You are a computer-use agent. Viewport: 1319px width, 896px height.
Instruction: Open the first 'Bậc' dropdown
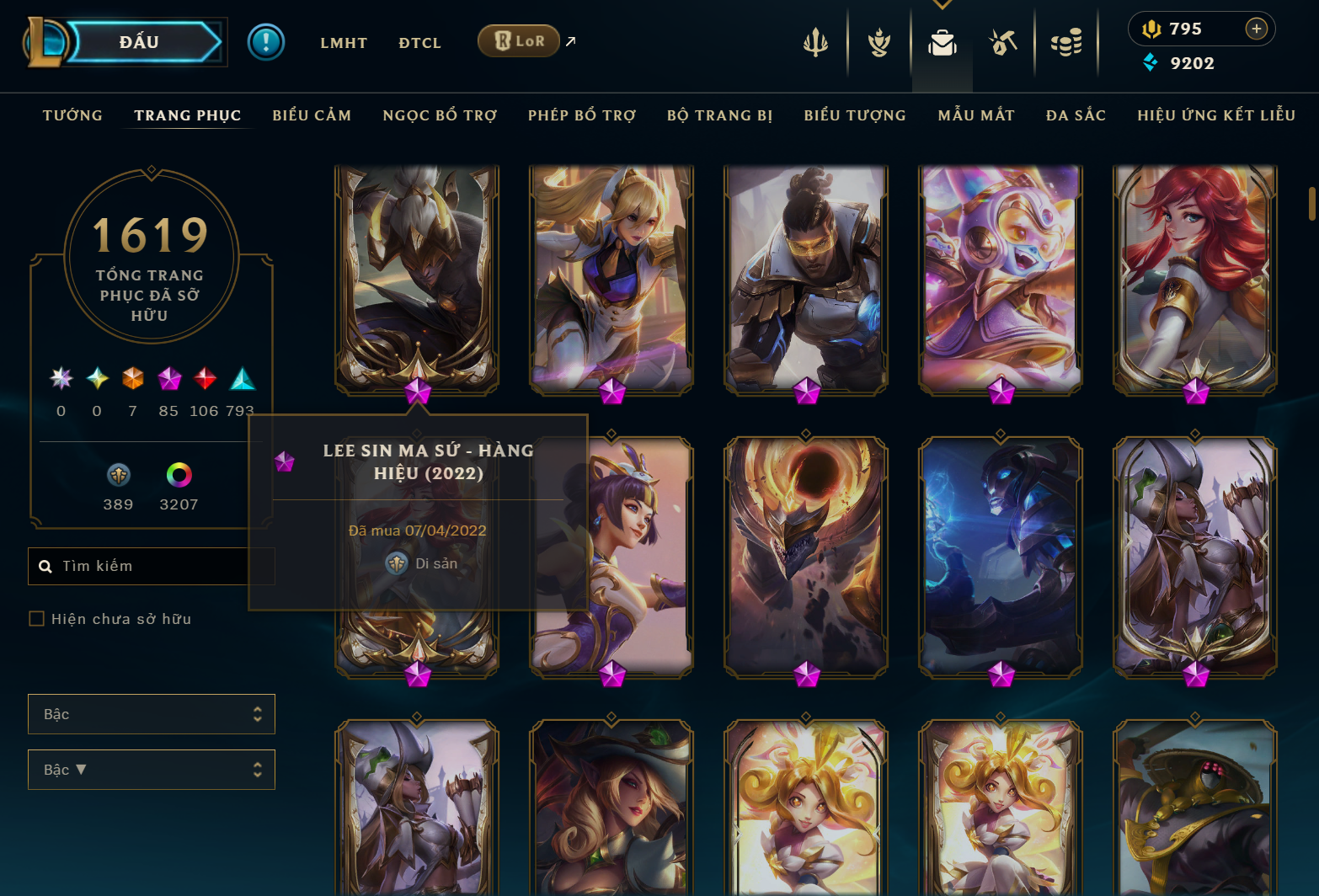[152, 713]
